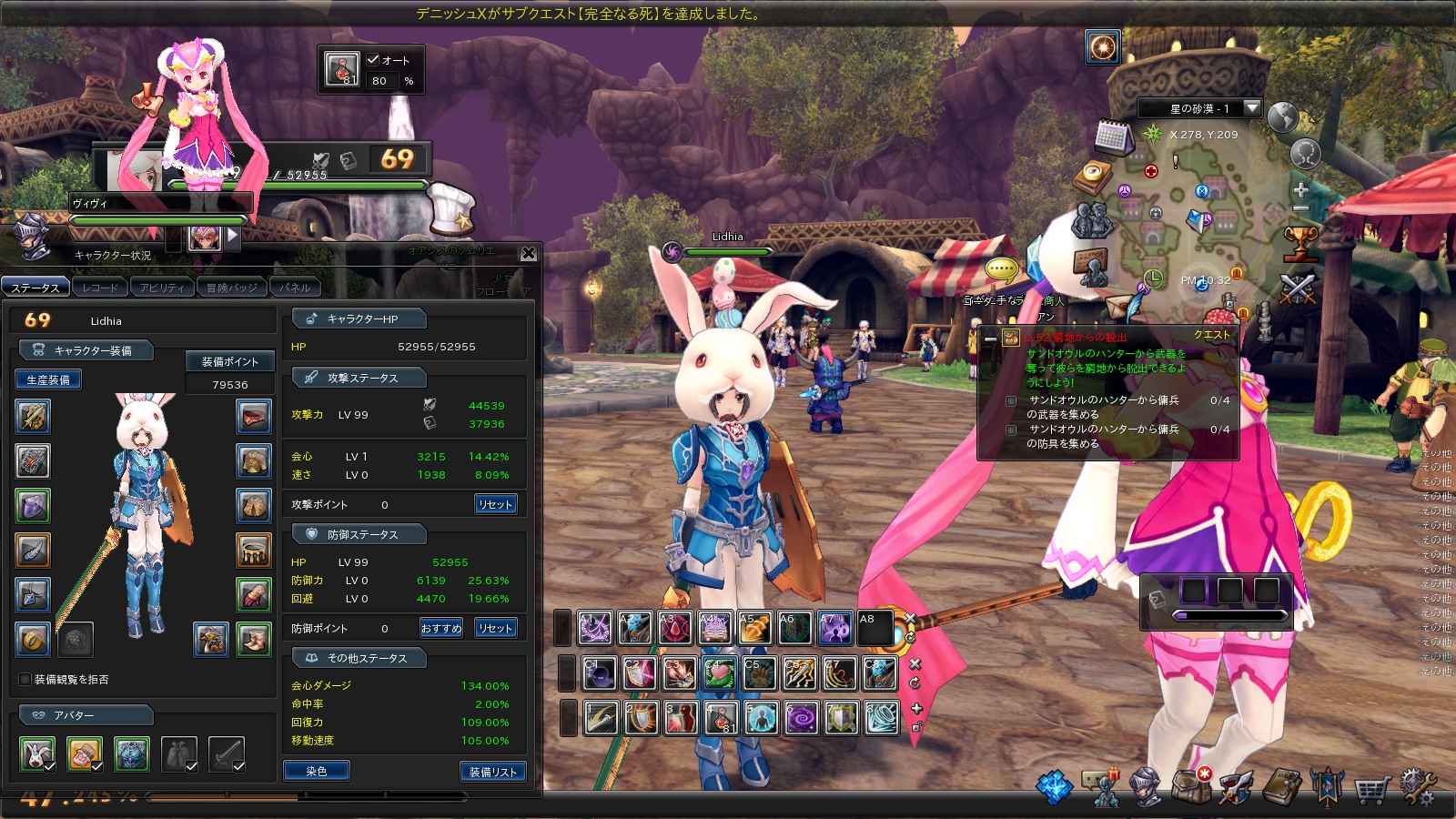Reset attack points with リセット button

point(496,504)
